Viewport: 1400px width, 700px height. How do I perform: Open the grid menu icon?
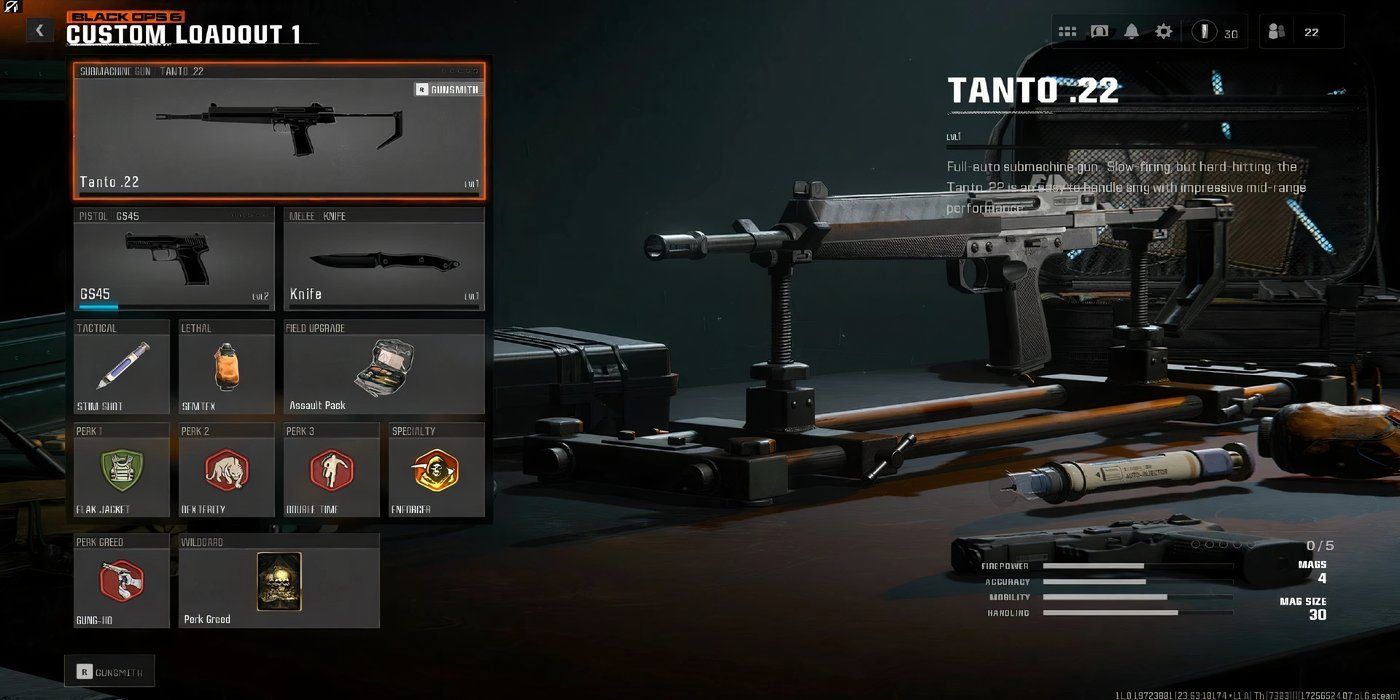pos(1067,32)
